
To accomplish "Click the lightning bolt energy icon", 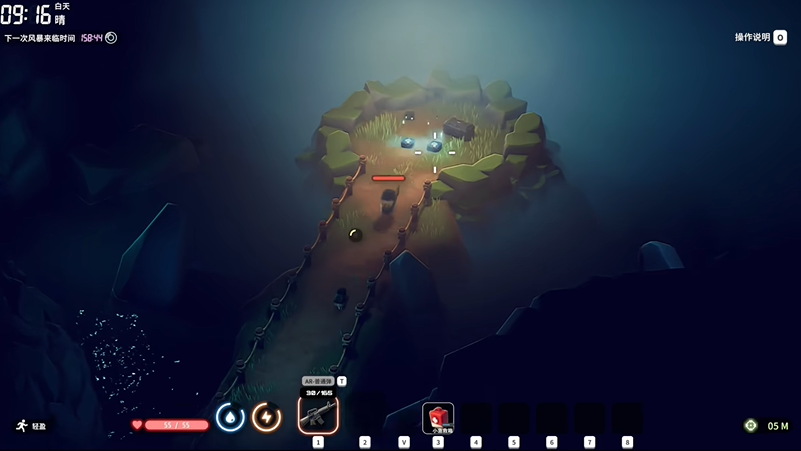I will (x=266, y=417).
